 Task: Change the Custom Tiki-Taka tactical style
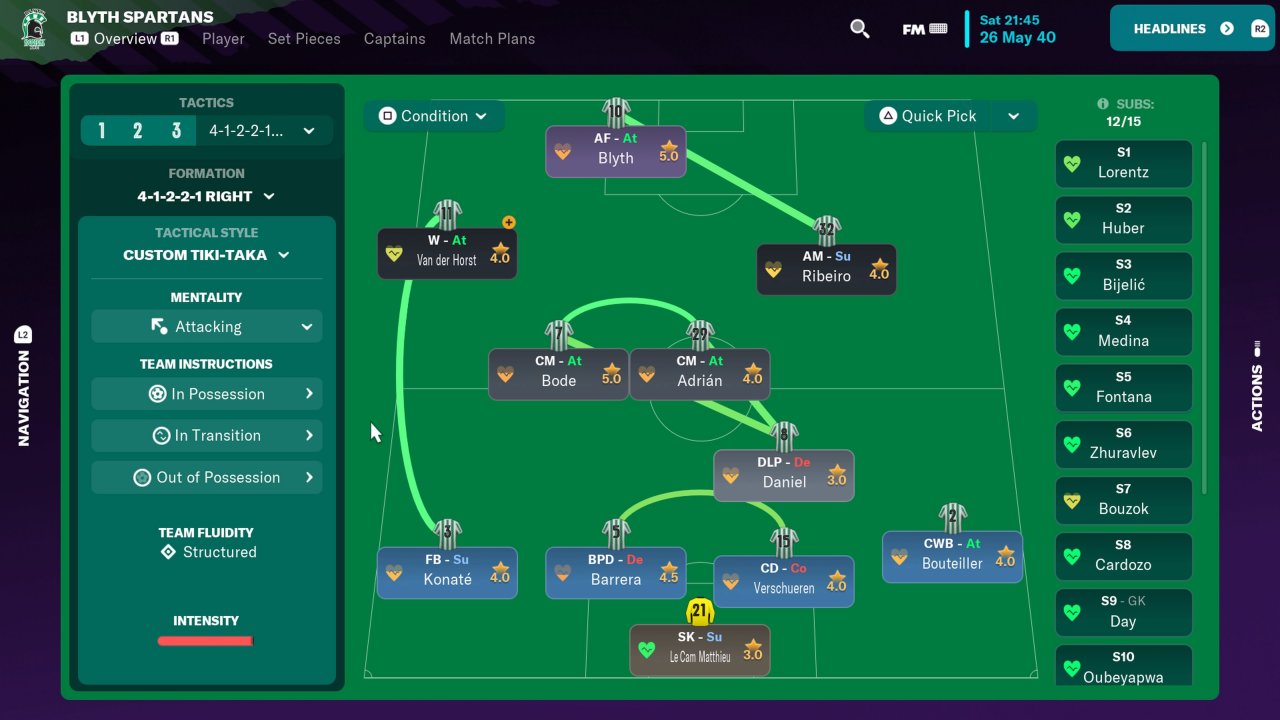coord(206,255)
